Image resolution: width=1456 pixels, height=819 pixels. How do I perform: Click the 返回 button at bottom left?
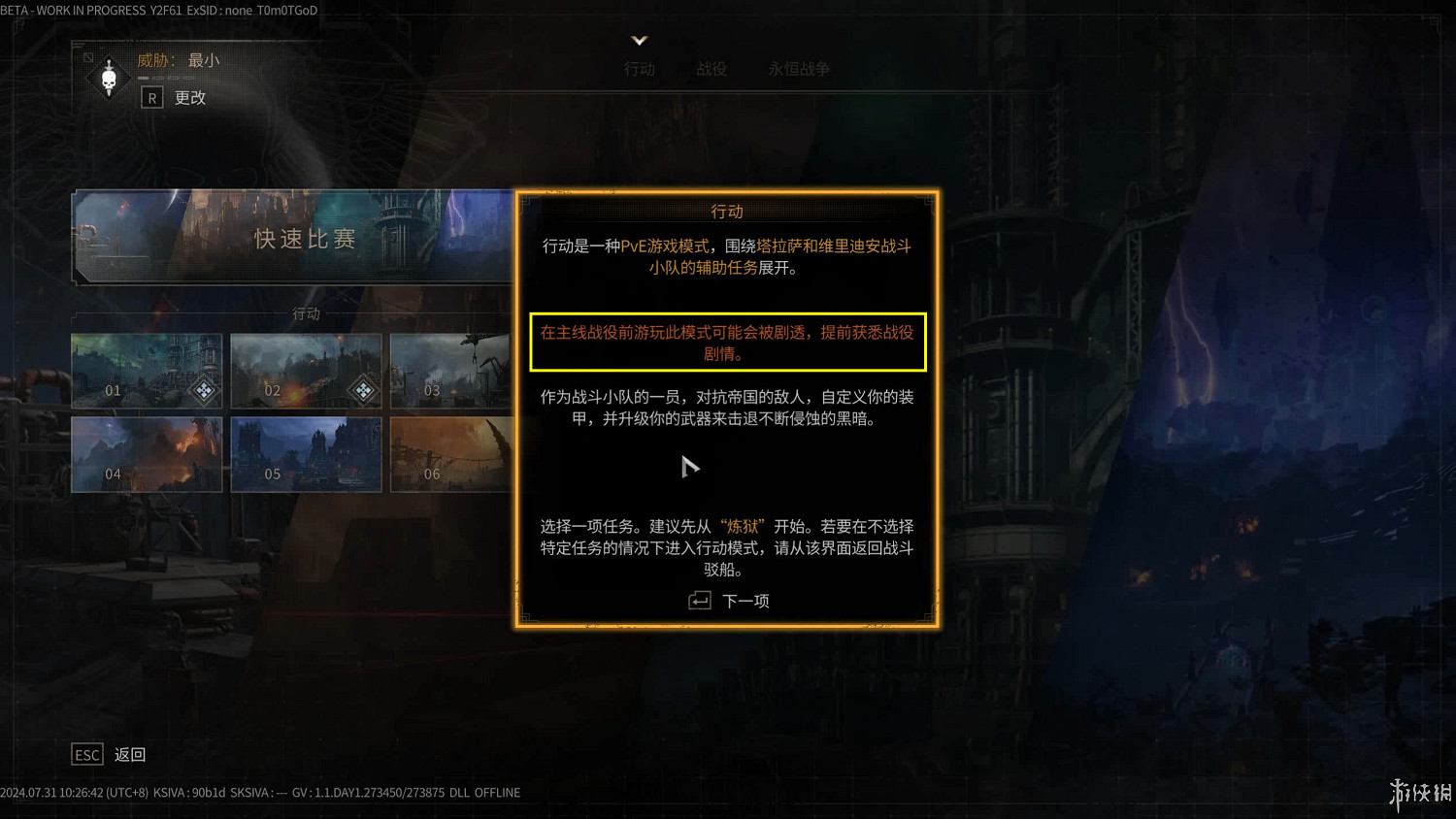click(131, 754)
